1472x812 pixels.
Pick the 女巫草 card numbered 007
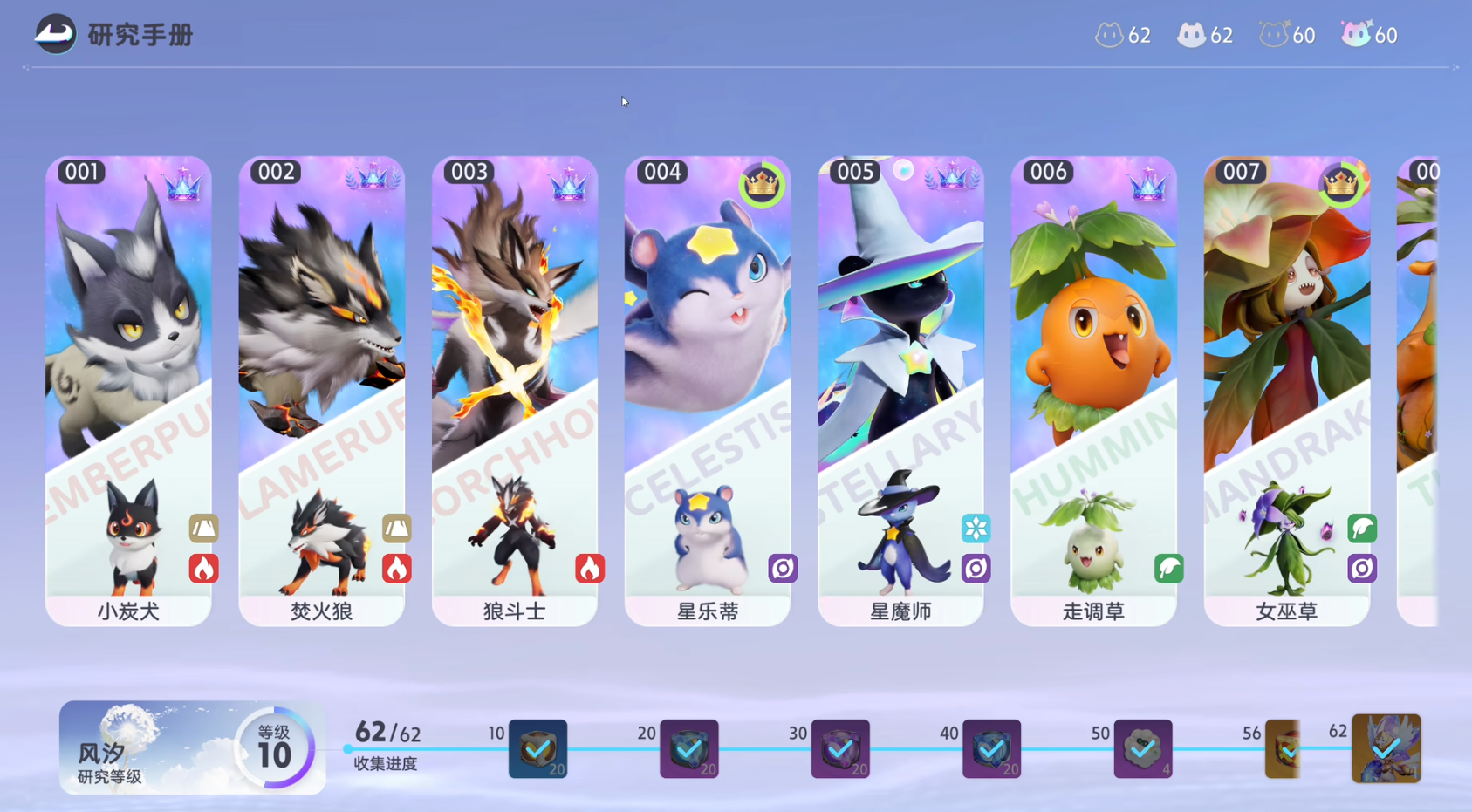coord(1286,391)
